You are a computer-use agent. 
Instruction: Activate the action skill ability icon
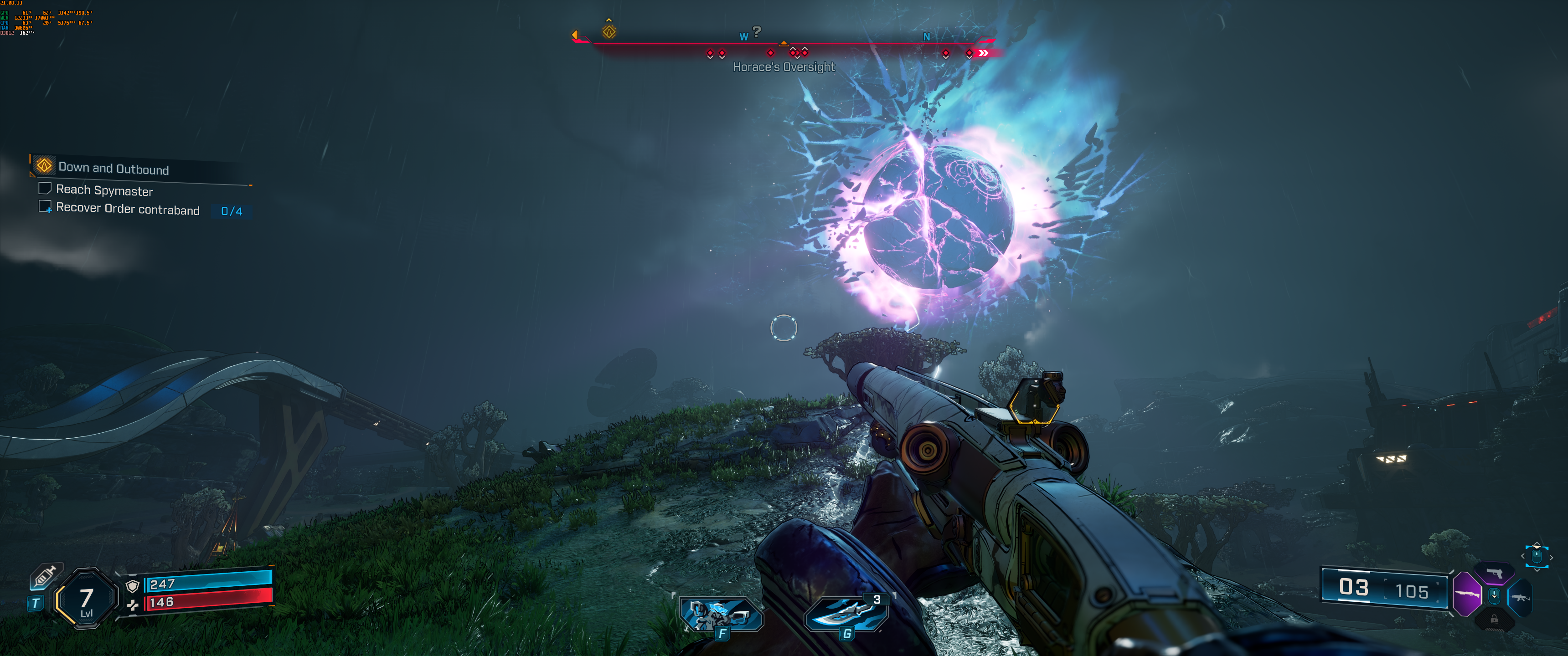click(721, 615)
